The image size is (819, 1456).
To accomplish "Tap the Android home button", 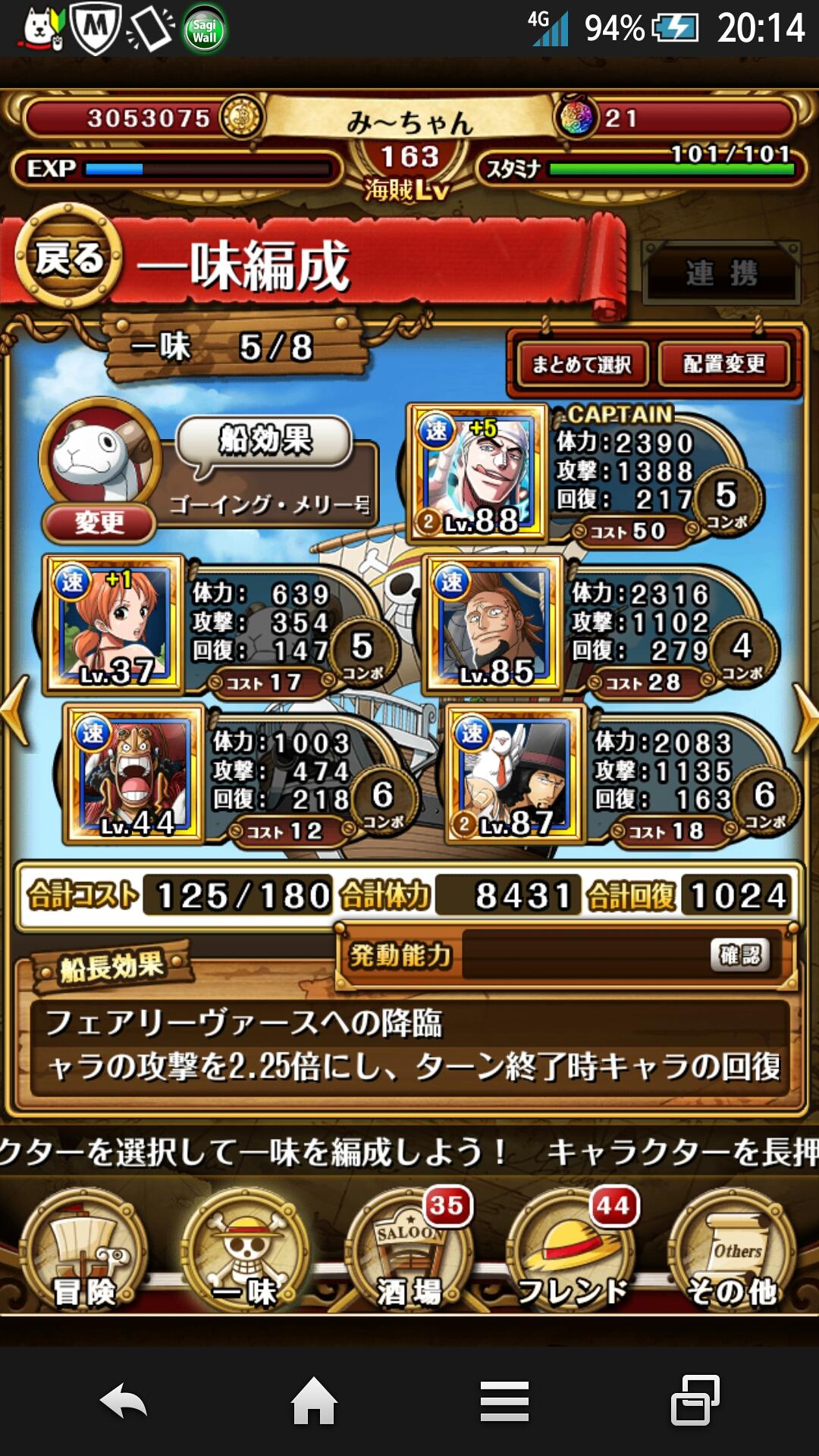I will pyautogui.click(x=314, y=1401).
